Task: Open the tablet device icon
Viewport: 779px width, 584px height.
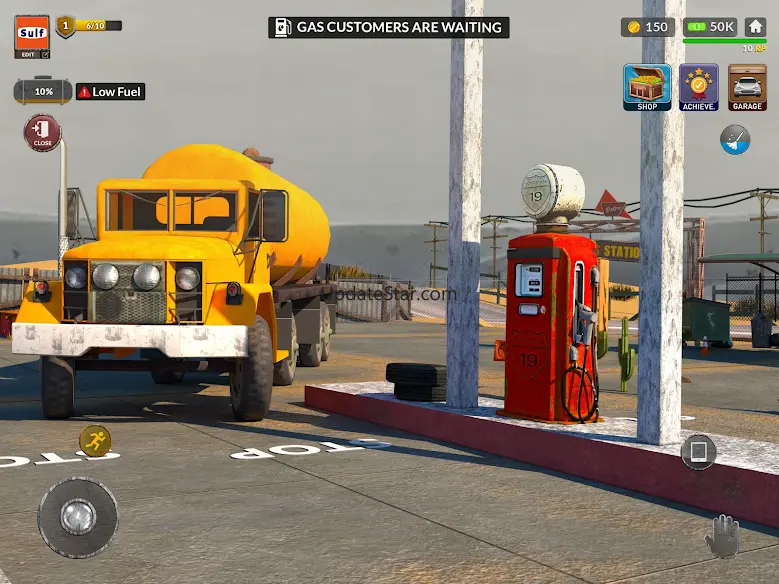Action: point(698,453)
